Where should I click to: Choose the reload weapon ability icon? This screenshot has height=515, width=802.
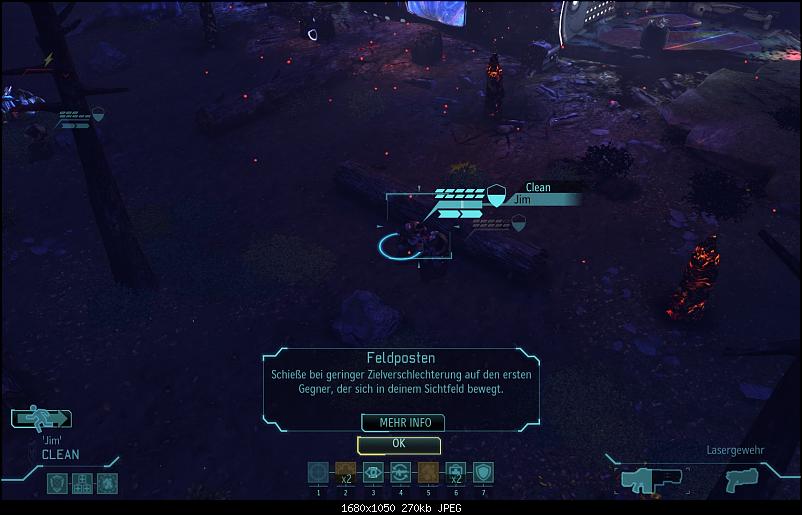click(401, 472)
